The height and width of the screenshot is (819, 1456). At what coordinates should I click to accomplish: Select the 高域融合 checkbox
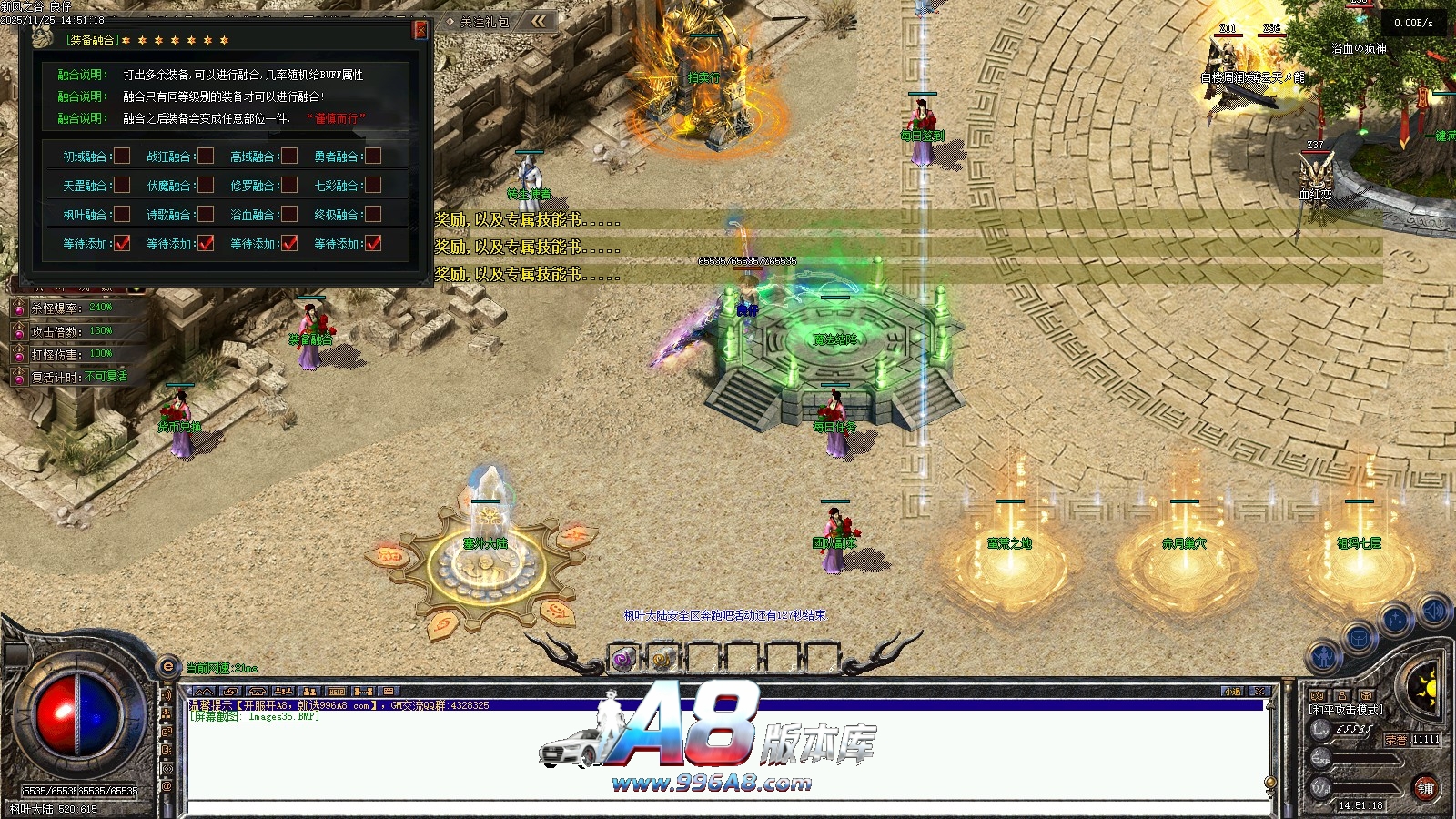[x=289, y=157]
